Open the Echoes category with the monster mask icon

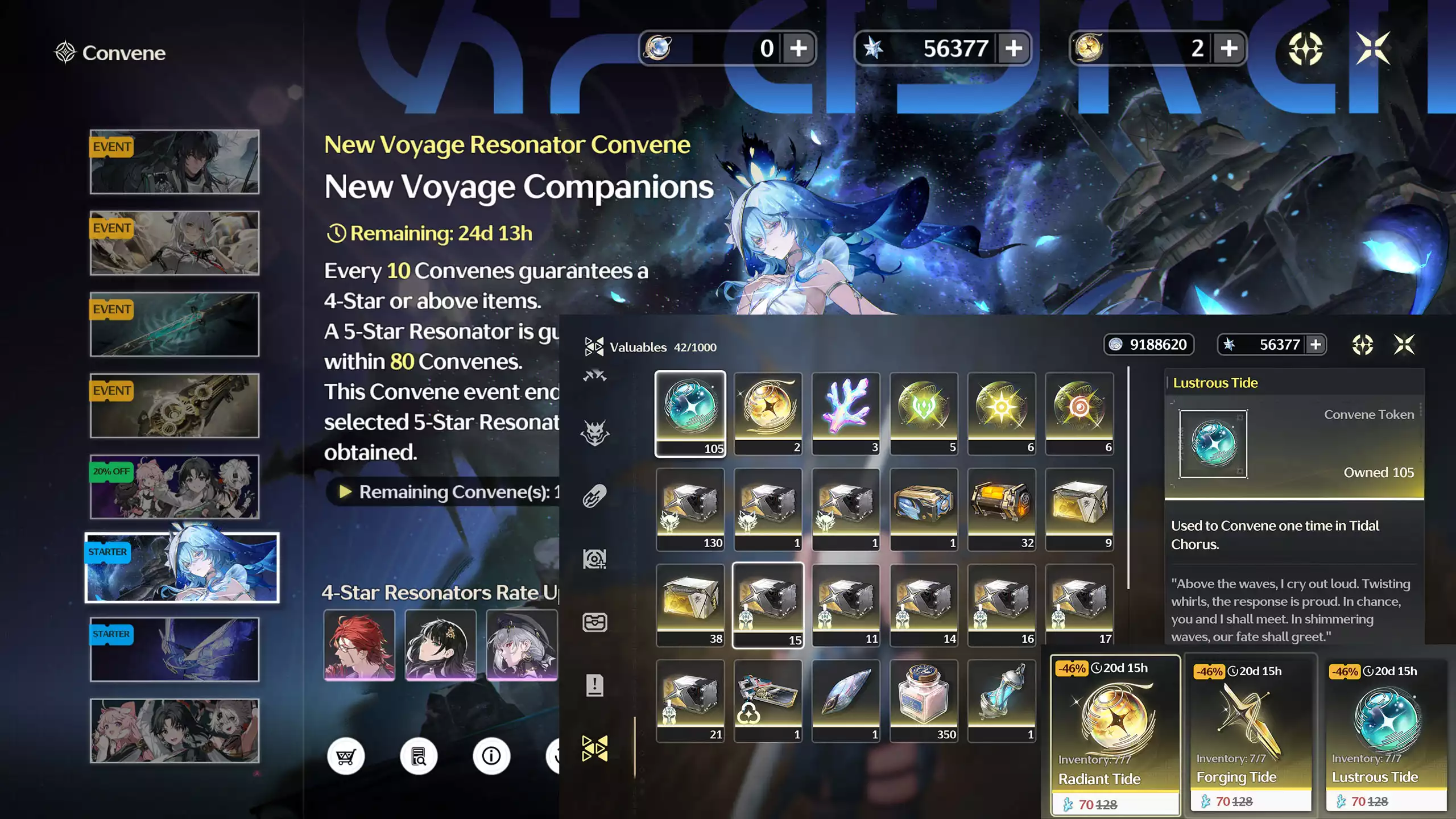tap(595, 431)
